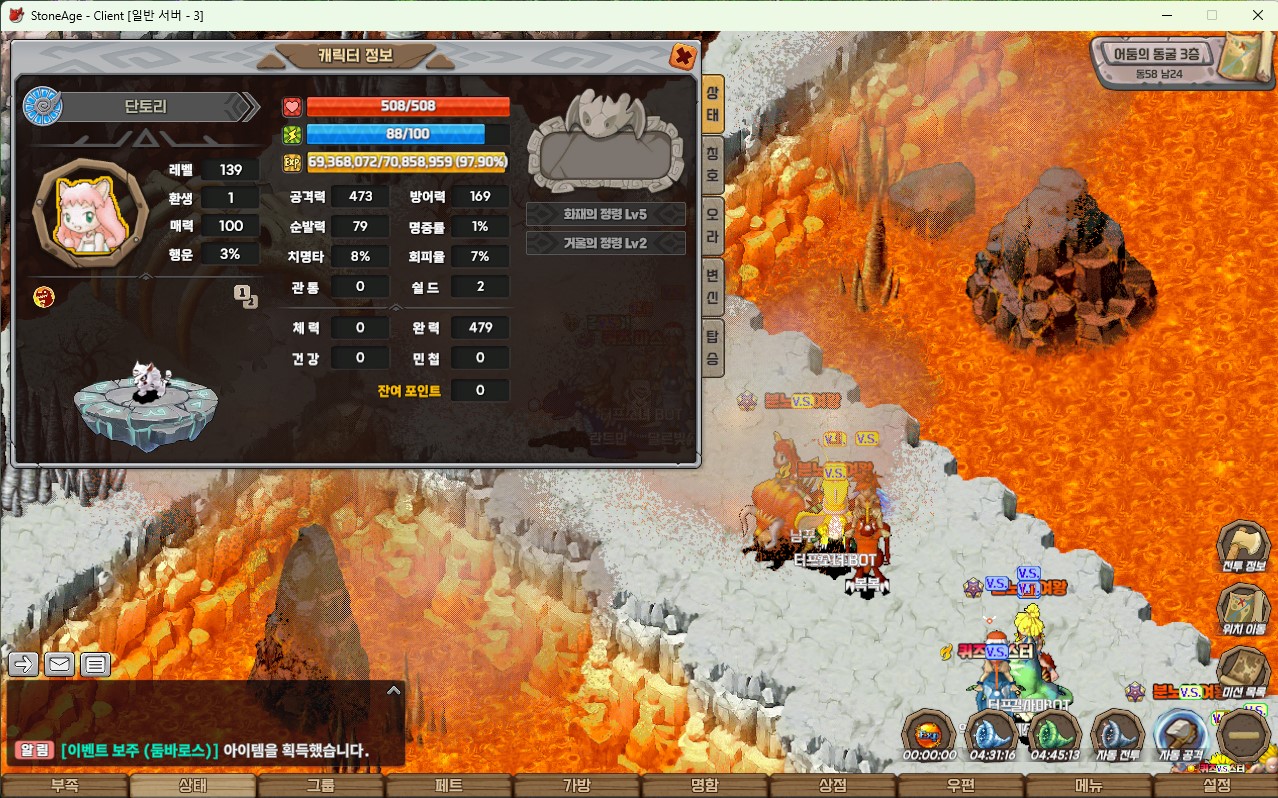This screenshot has height=798, width=1278.
Task: Open the 부족 menu button
Action: [x=64, y=786]
